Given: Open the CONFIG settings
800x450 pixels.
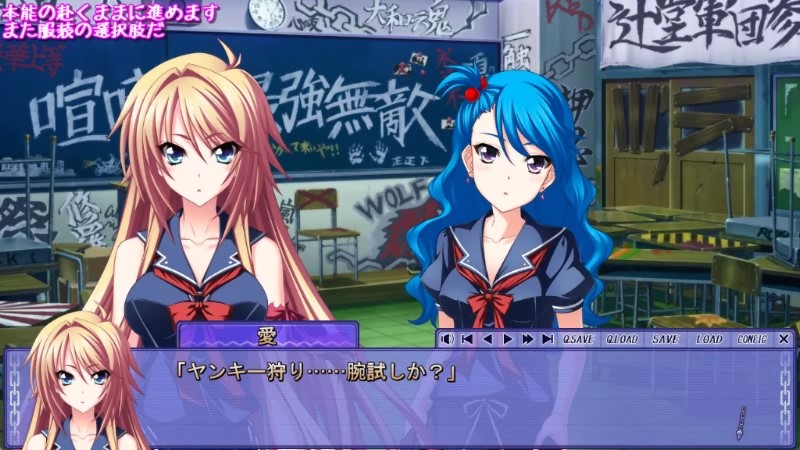Looking at the screenshot, I should pos(751,339).
